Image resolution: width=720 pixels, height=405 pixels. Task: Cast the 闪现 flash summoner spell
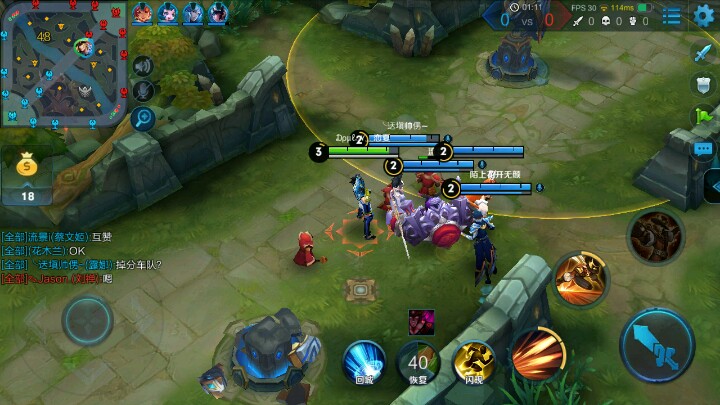pyautogui.click(x=472, y=362)
